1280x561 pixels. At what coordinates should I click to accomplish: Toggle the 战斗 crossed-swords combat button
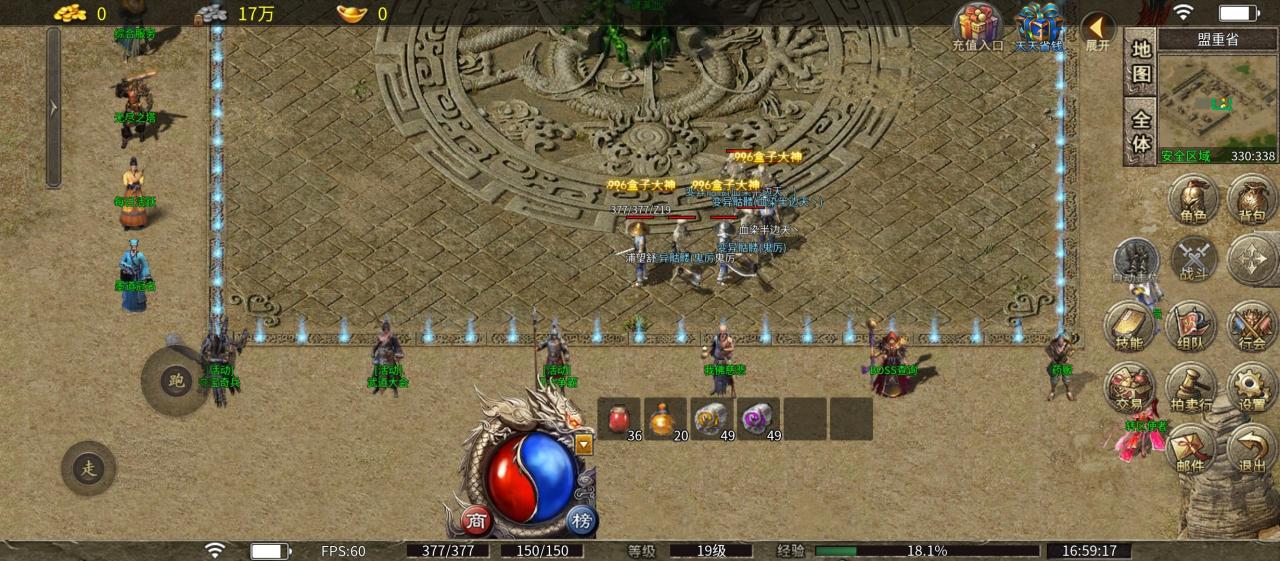click(1192, 260)
